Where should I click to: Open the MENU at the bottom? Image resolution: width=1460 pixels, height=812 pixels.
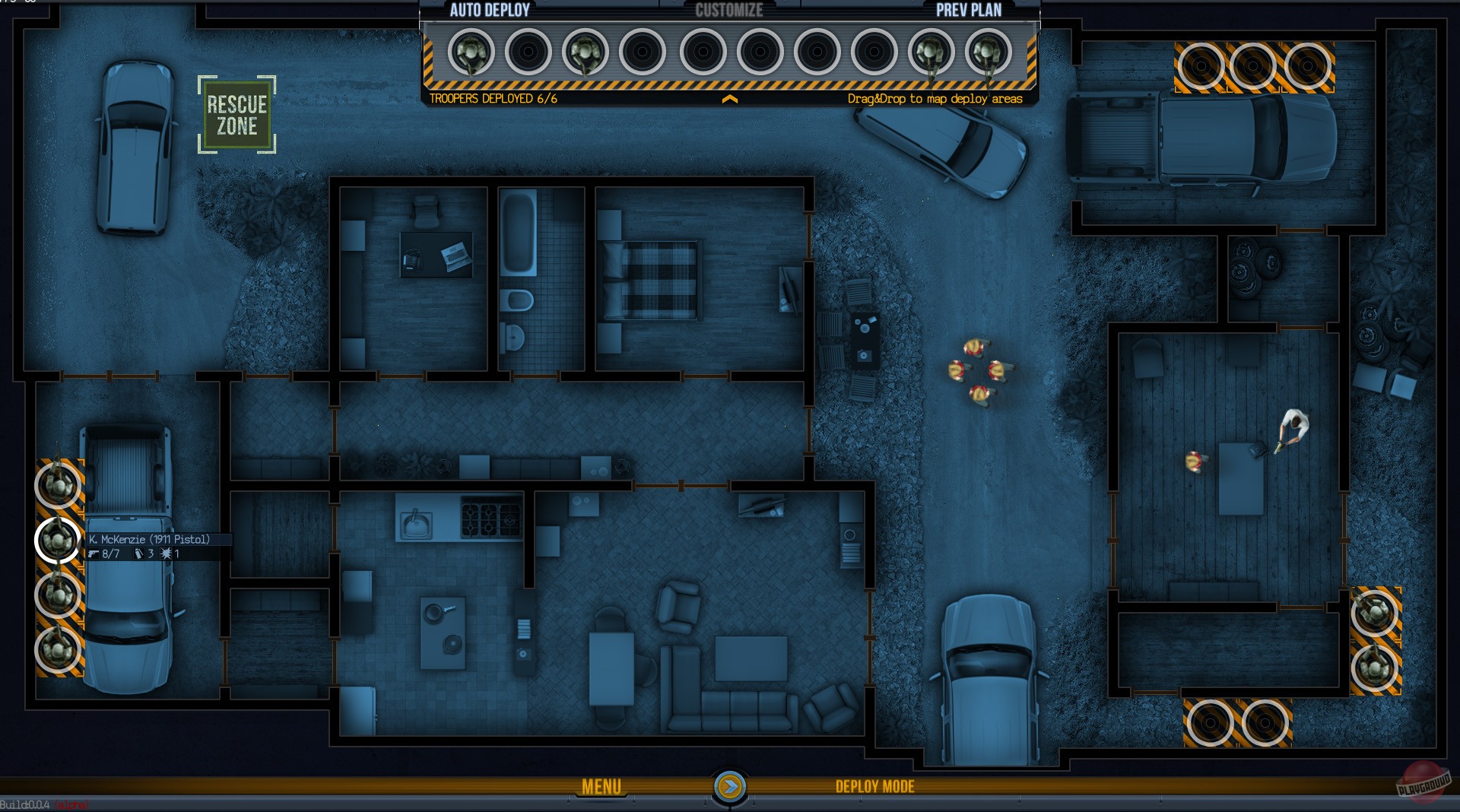coord(601,785)
